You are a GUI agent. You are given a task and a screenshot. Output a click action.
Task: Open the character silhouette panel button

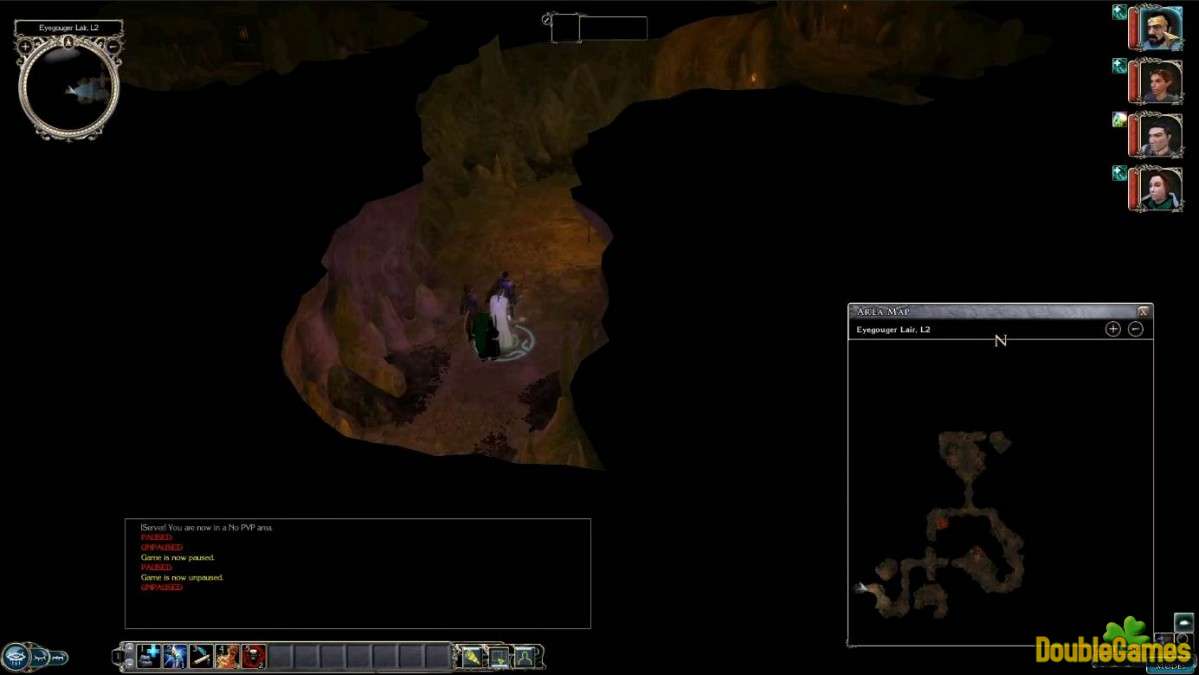click(524, 656)
